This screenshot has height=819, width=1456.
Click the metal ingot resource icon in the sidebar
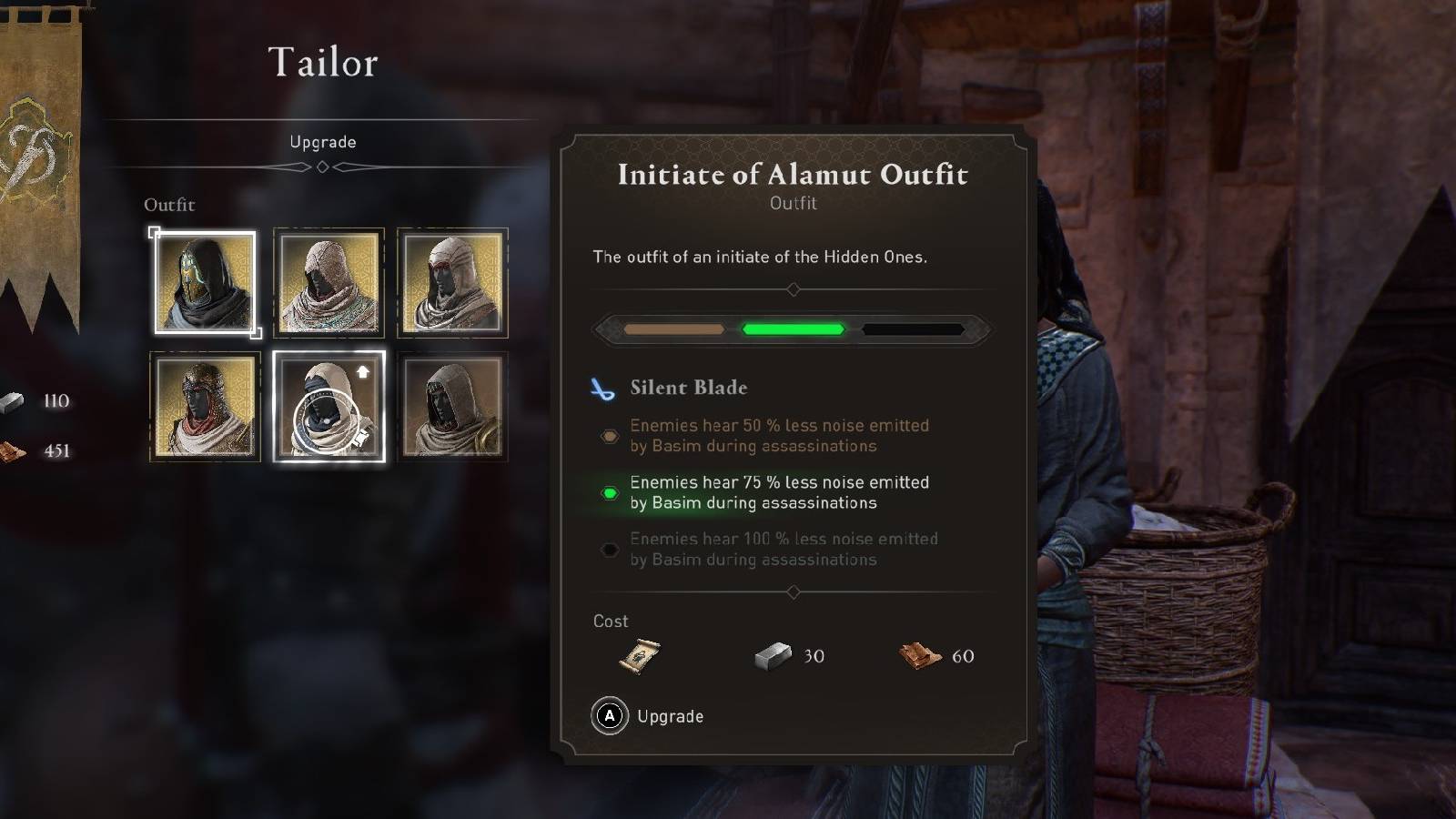tap(13, 400)
